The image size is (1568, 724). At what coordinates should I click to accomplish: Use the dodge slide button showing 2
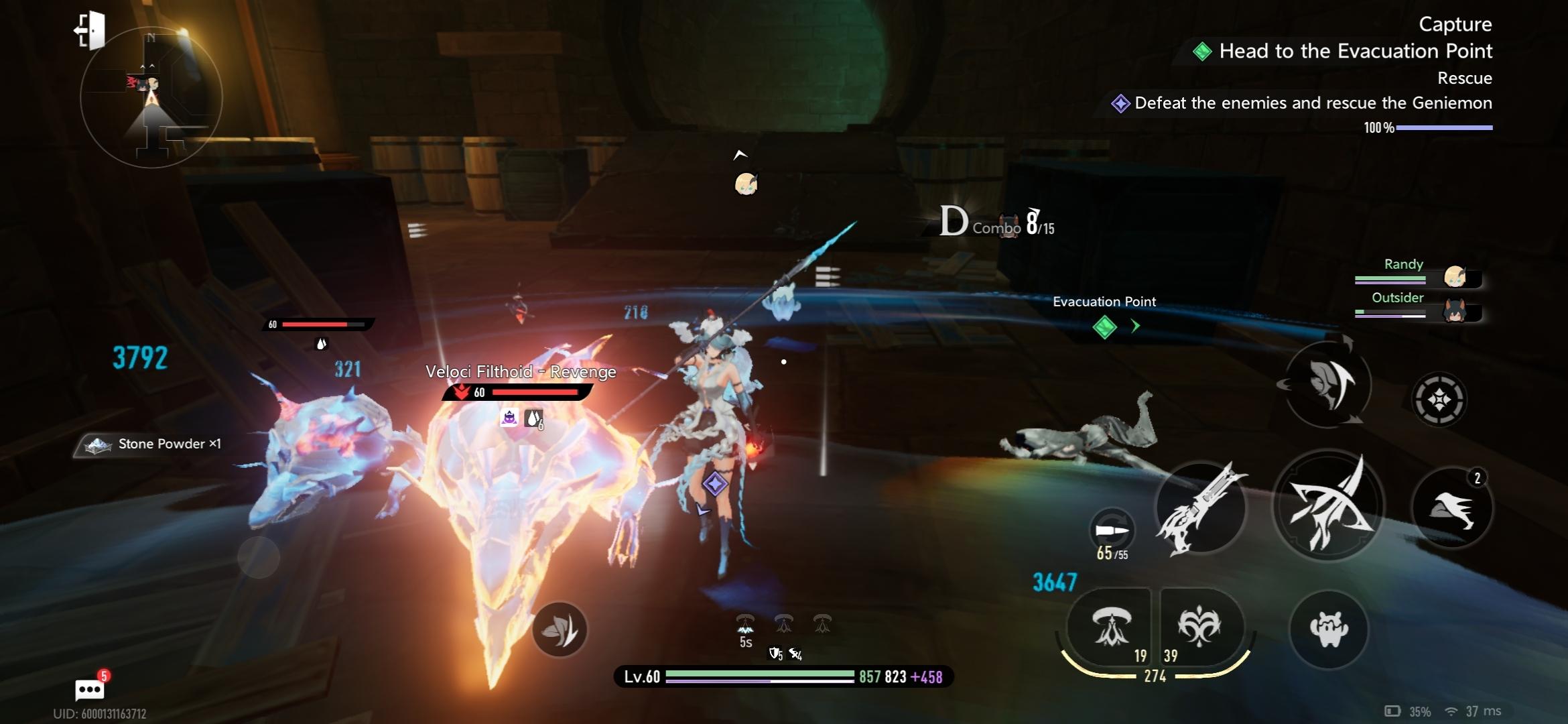pyautogui.click(x=1451, y=508)
